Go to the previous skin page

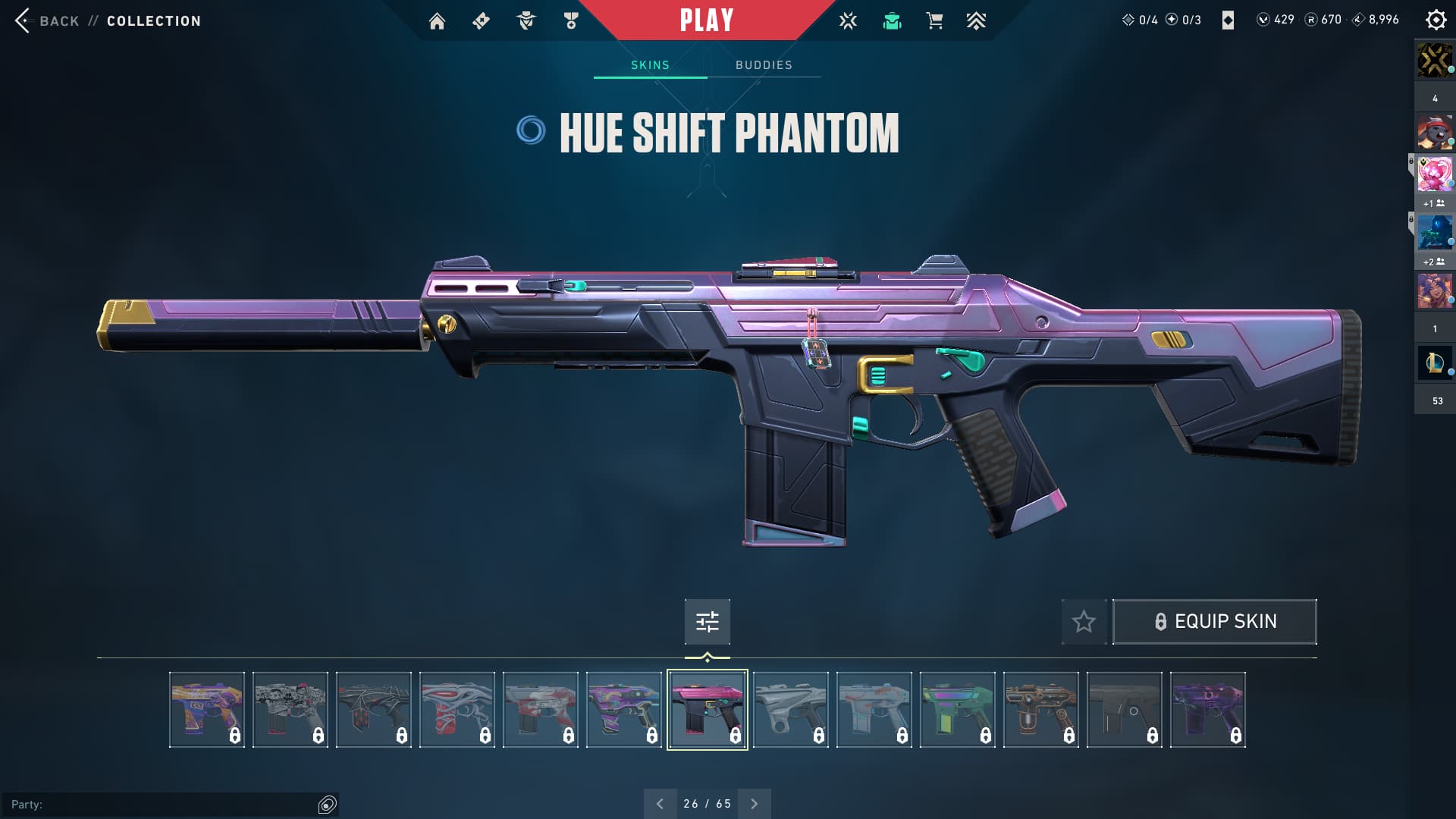click(660, 804)
